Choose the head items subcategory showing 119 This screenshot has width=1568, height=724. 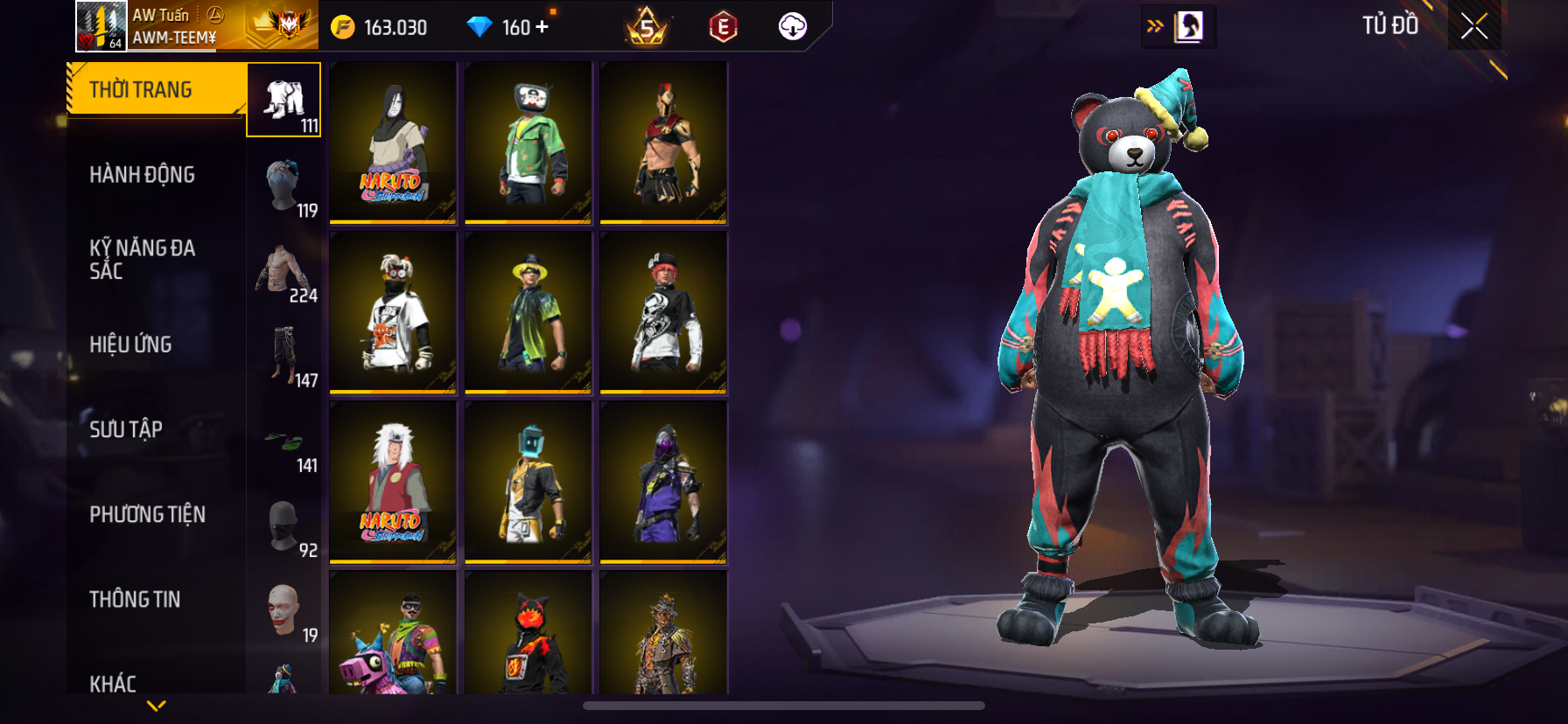(x=284, y=185)
